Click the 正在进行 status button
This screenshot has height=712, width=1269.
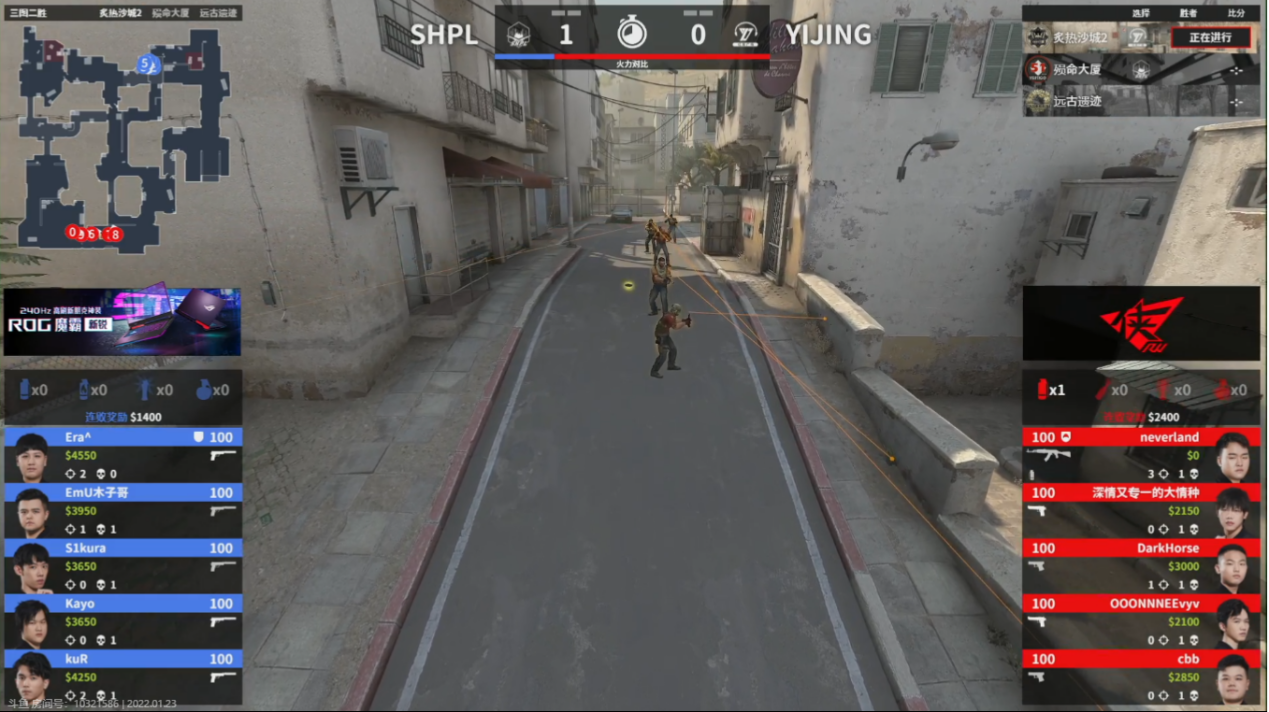tap(1210, 38)
